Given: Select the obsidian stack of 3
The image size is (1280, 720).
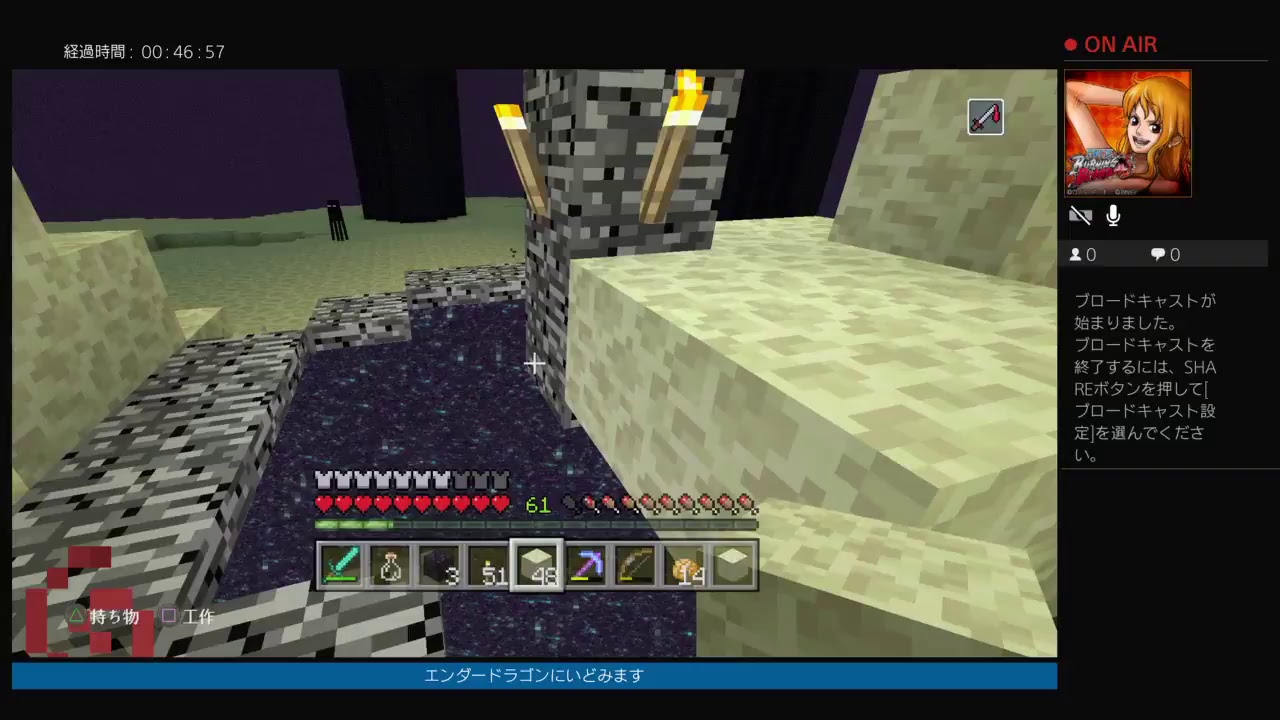Looking at the screenshot, I should 440,565.
